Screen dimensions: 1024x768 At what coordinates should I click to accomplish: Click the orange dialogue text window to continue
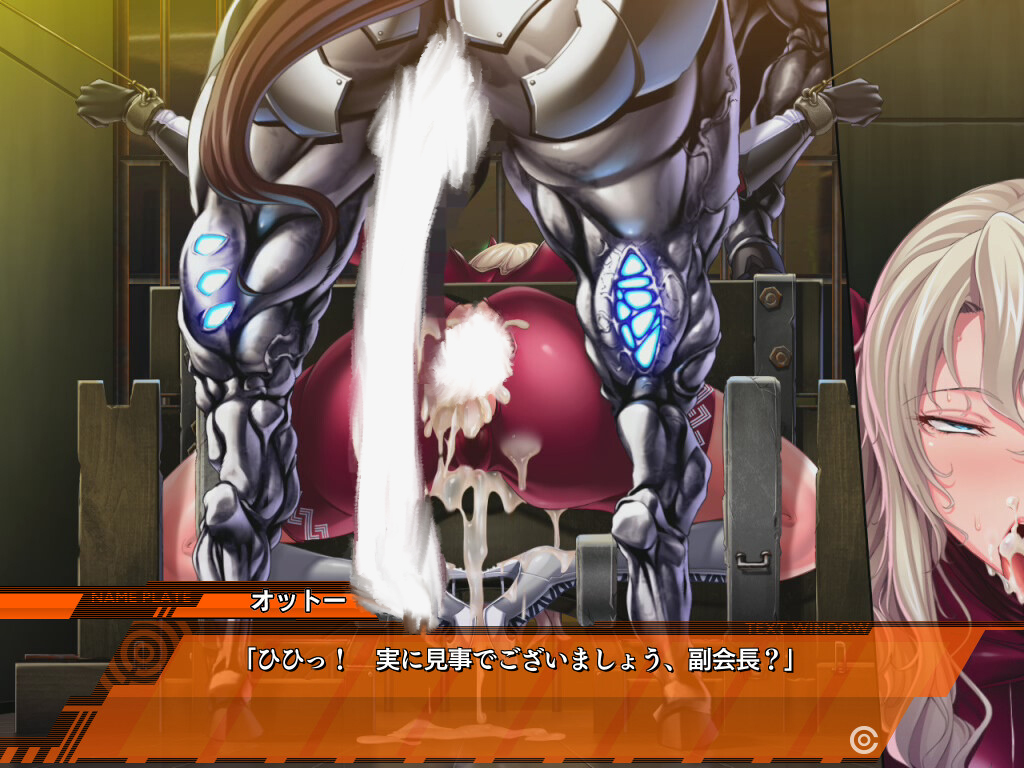520,690
